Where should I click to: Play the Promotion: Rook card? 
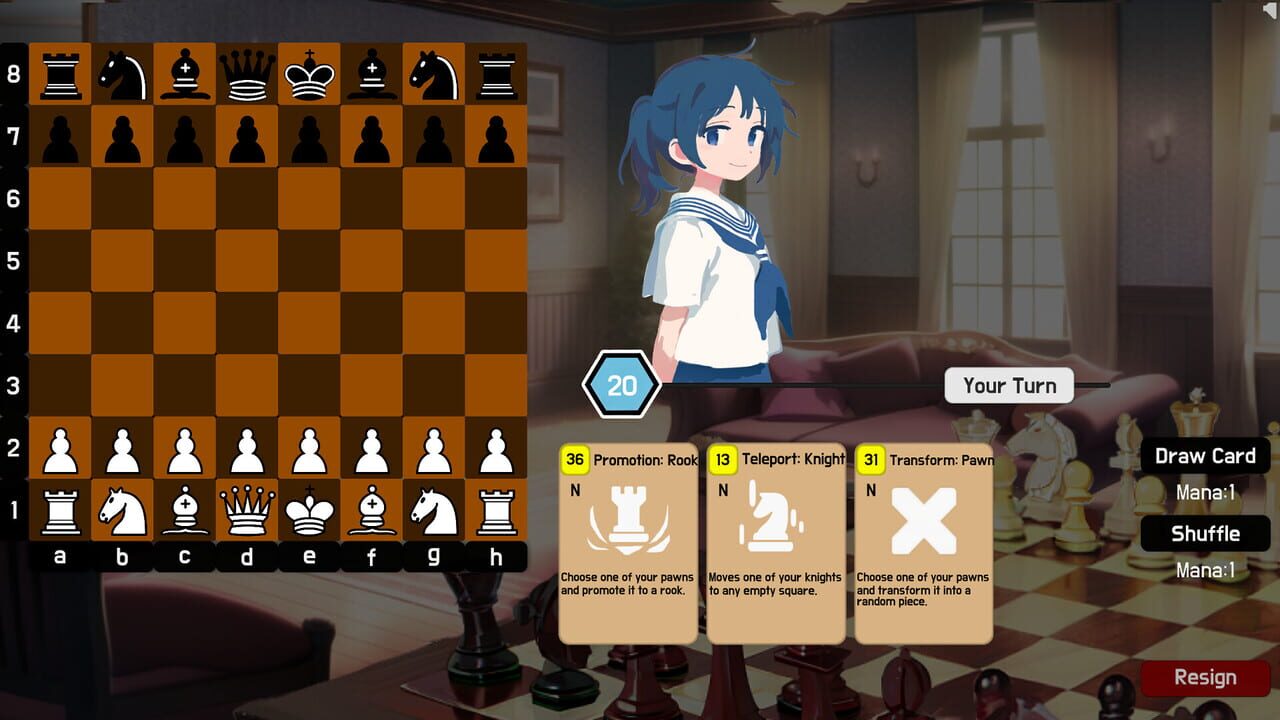(x=626, y=545)
